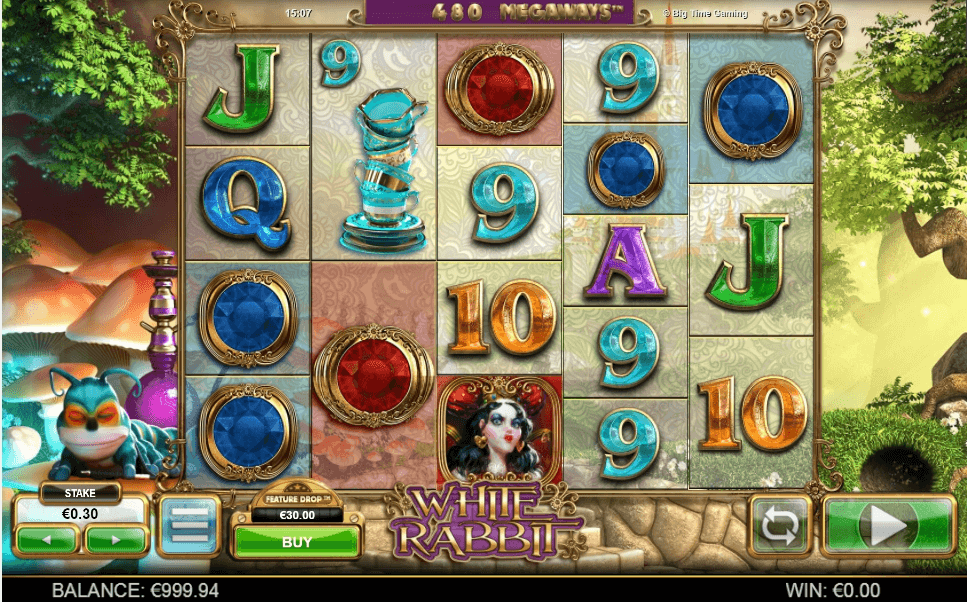Increase the stake with the right arrow

pyautogui.click(x=116, y=540)
